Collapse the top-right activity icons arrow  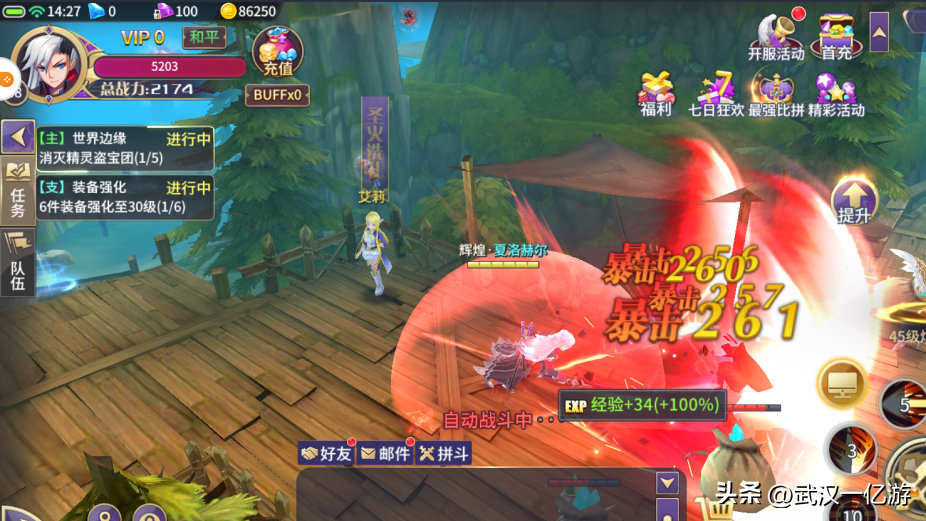[x=879, y=32]
